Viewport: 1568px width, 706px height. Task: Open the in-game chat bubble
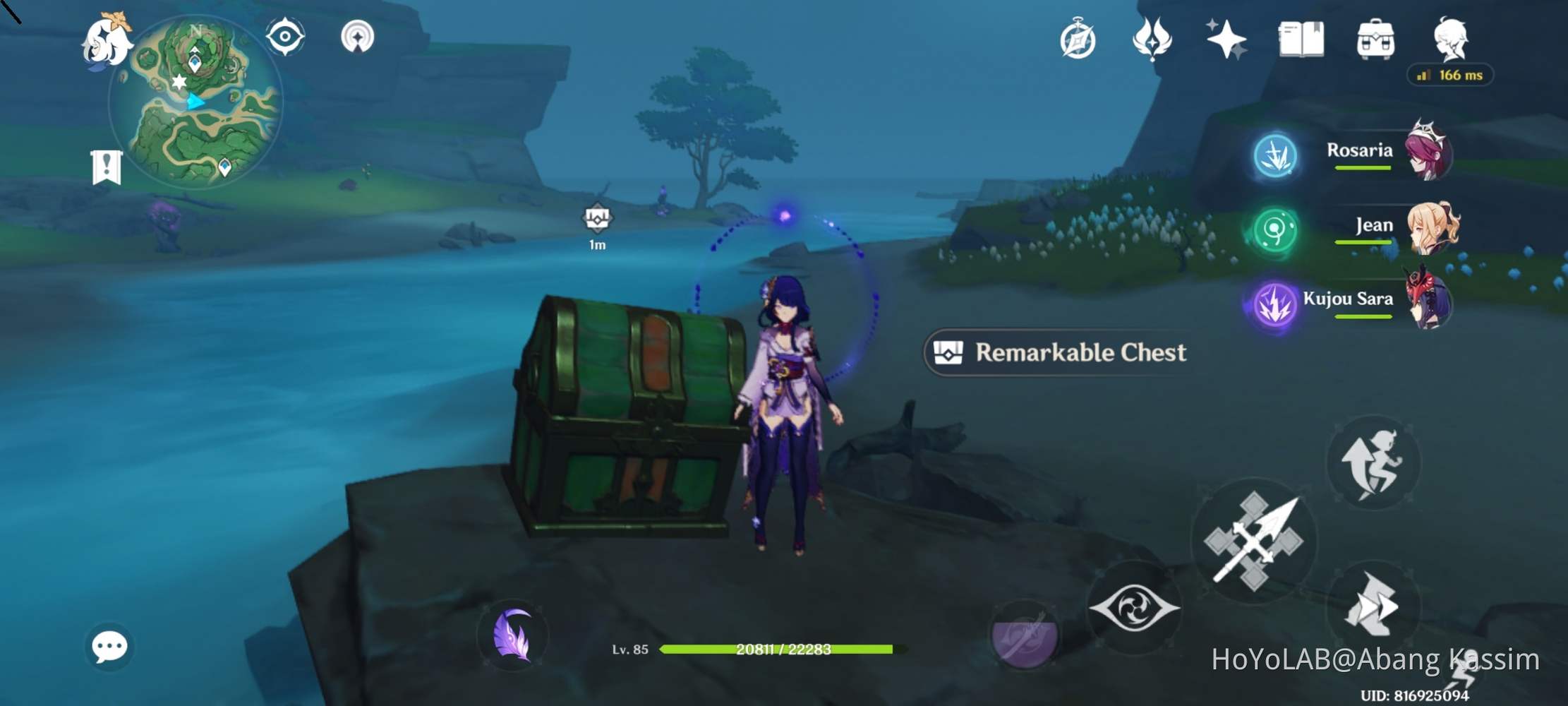[x=111, y=646]
